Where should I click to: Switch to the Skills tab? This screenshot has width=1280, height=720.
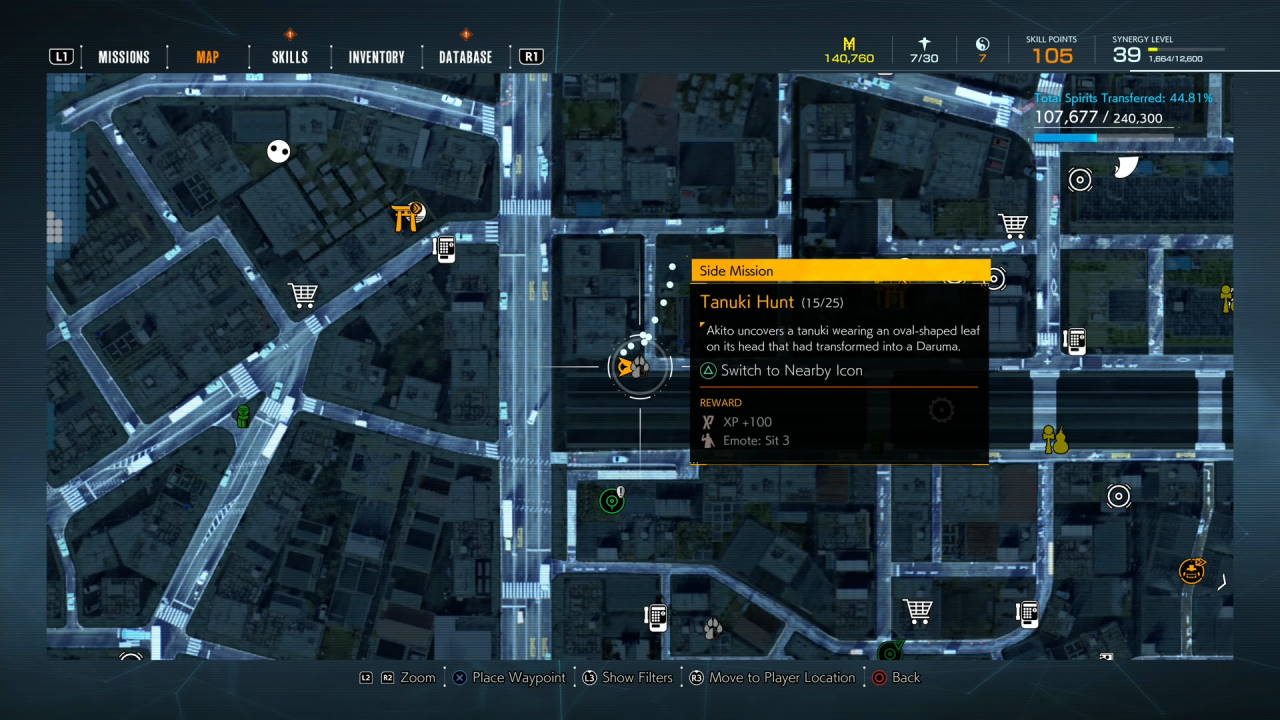[288, 57]
